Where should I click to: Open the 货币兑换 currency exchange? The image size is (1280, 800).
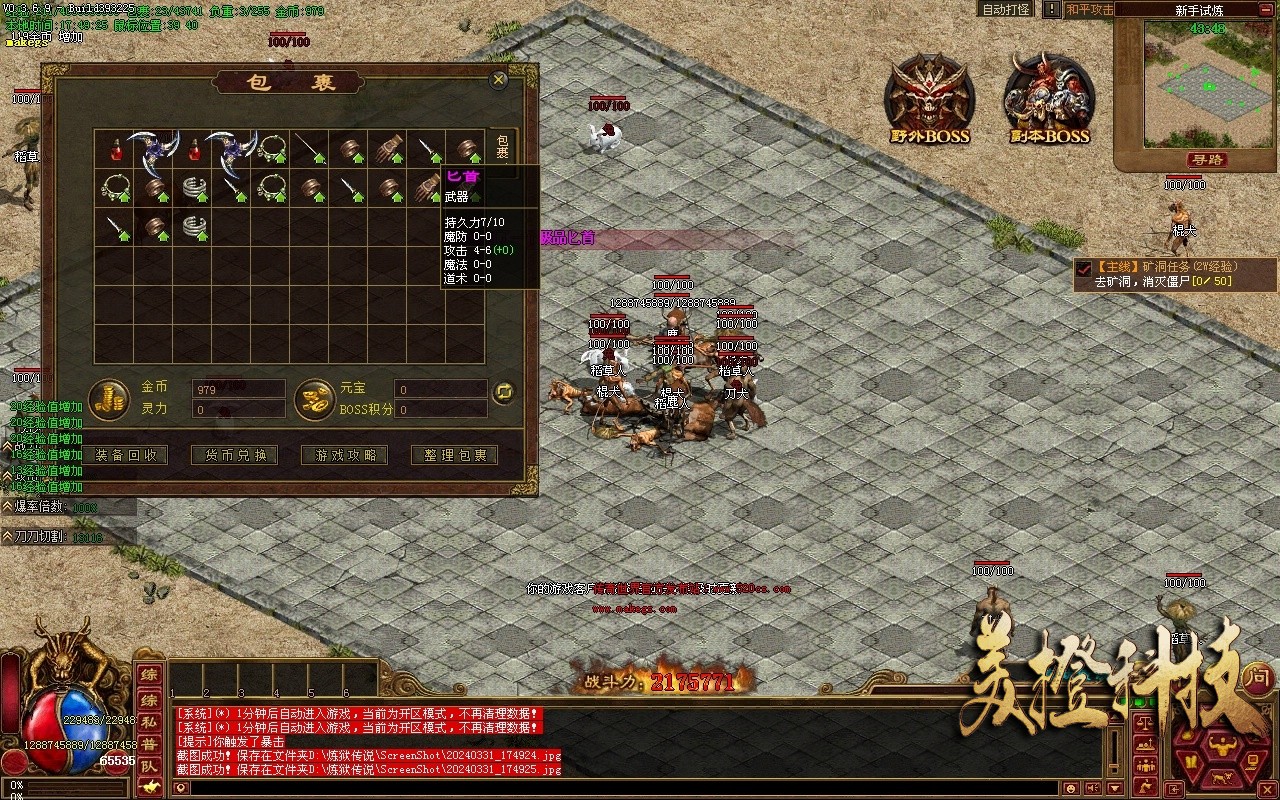(x=235, y=455)
